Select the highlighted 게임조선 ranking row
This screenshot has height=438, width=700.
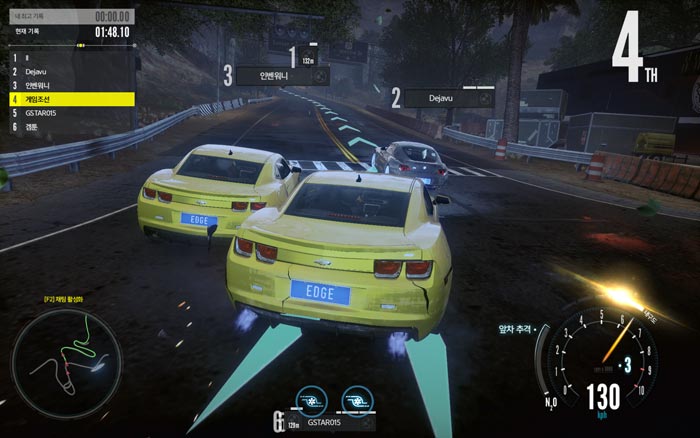pyautogui.click(x=68, y=100)
